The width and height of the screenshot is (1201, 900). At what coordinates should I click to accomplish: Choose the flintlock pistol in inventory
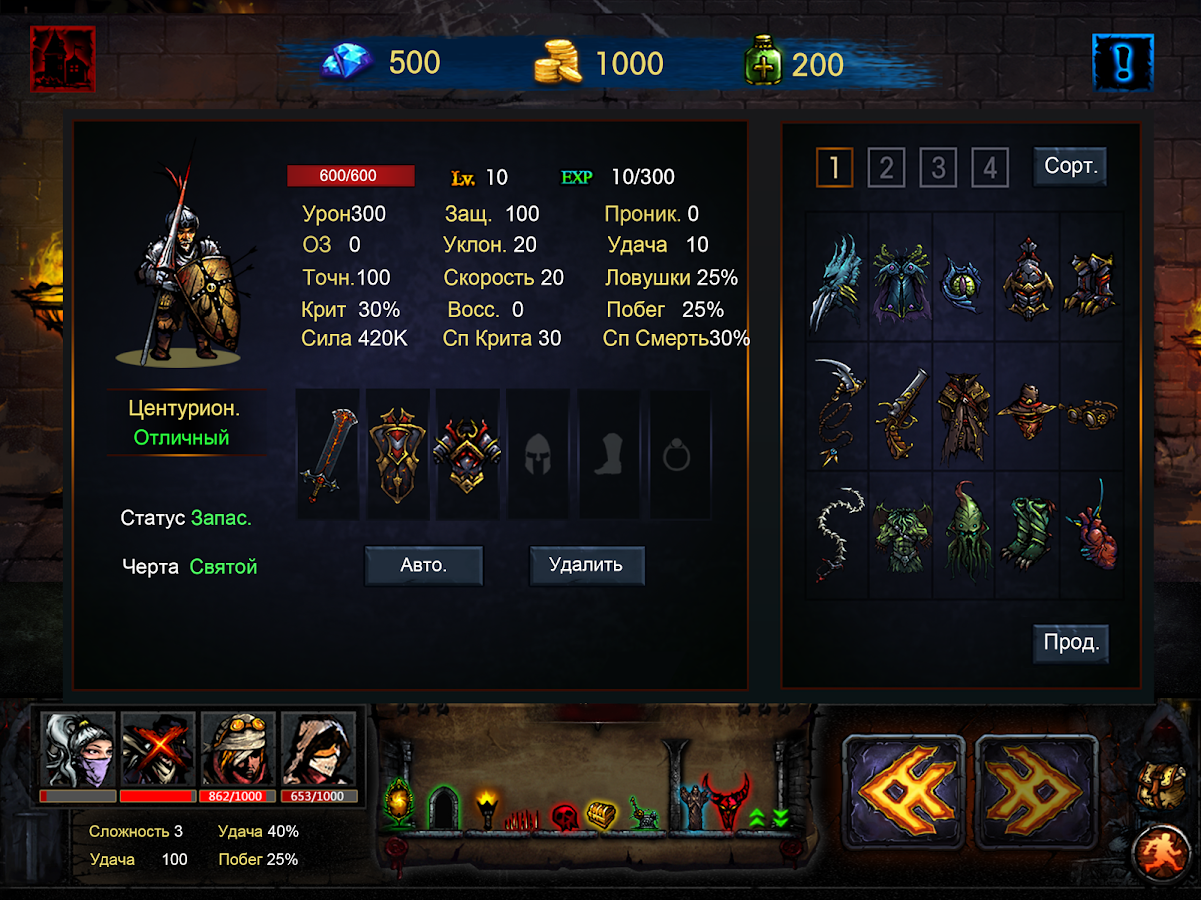pos(900,407)
